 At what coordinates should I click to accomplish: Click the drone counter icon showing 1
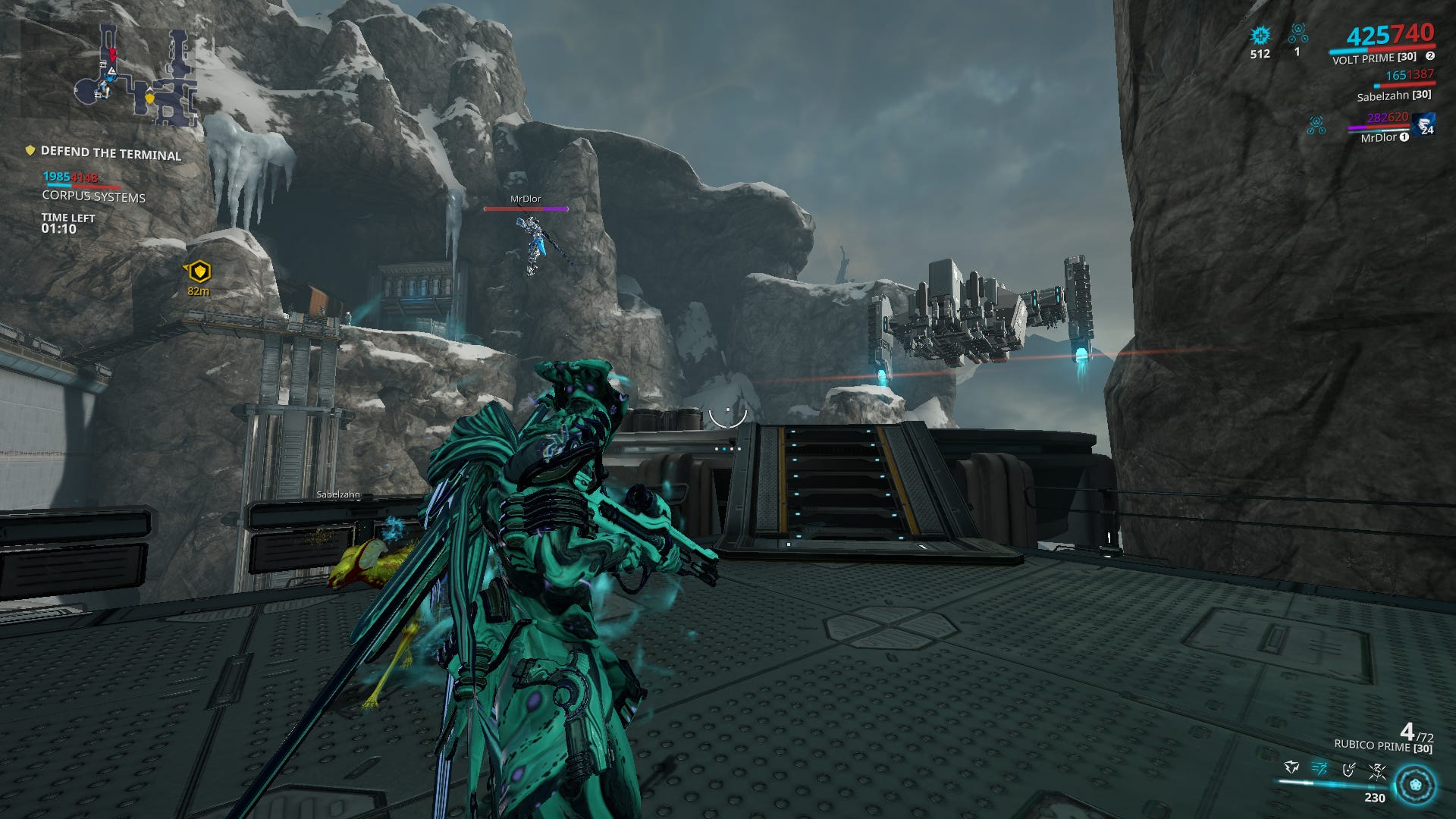(x=1298, y=33)
